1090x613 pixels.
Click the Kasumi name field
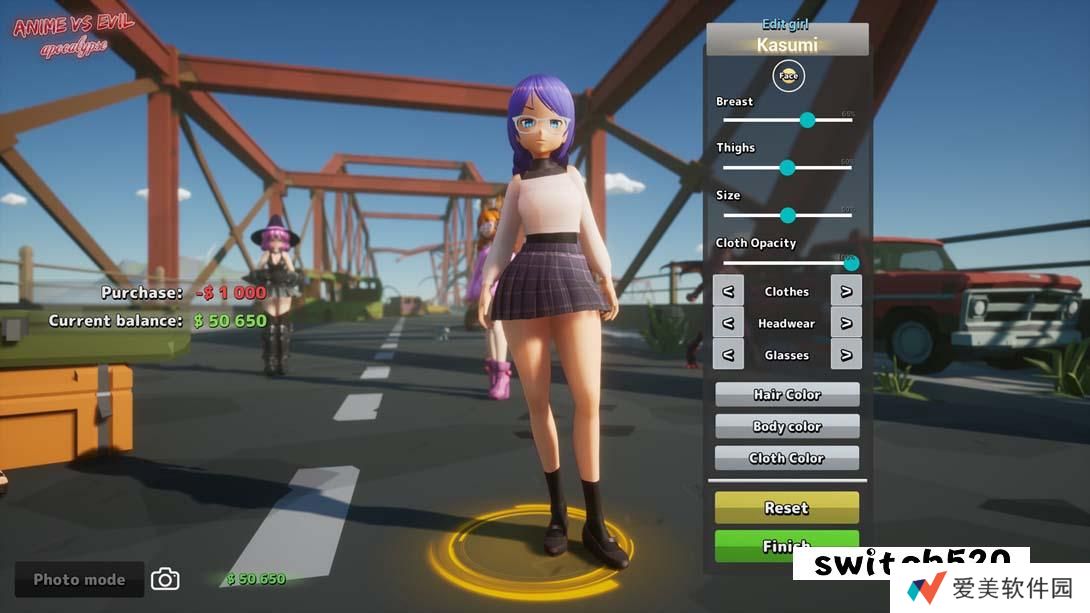tap(787, 45)
